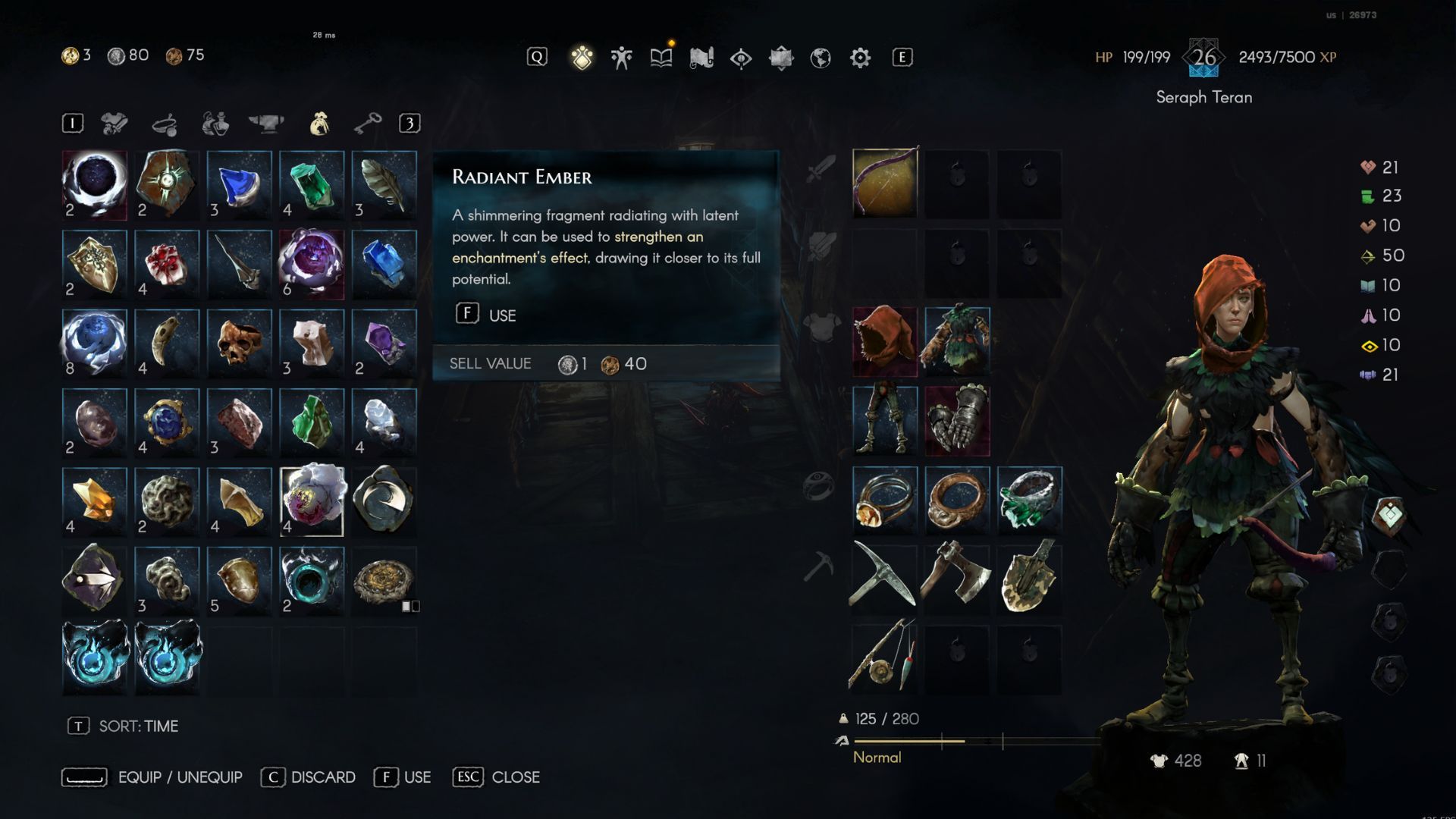This screenshot has height=819, width=1456.
Task: Switch to the world globe tab
Action: coord(821,58)
